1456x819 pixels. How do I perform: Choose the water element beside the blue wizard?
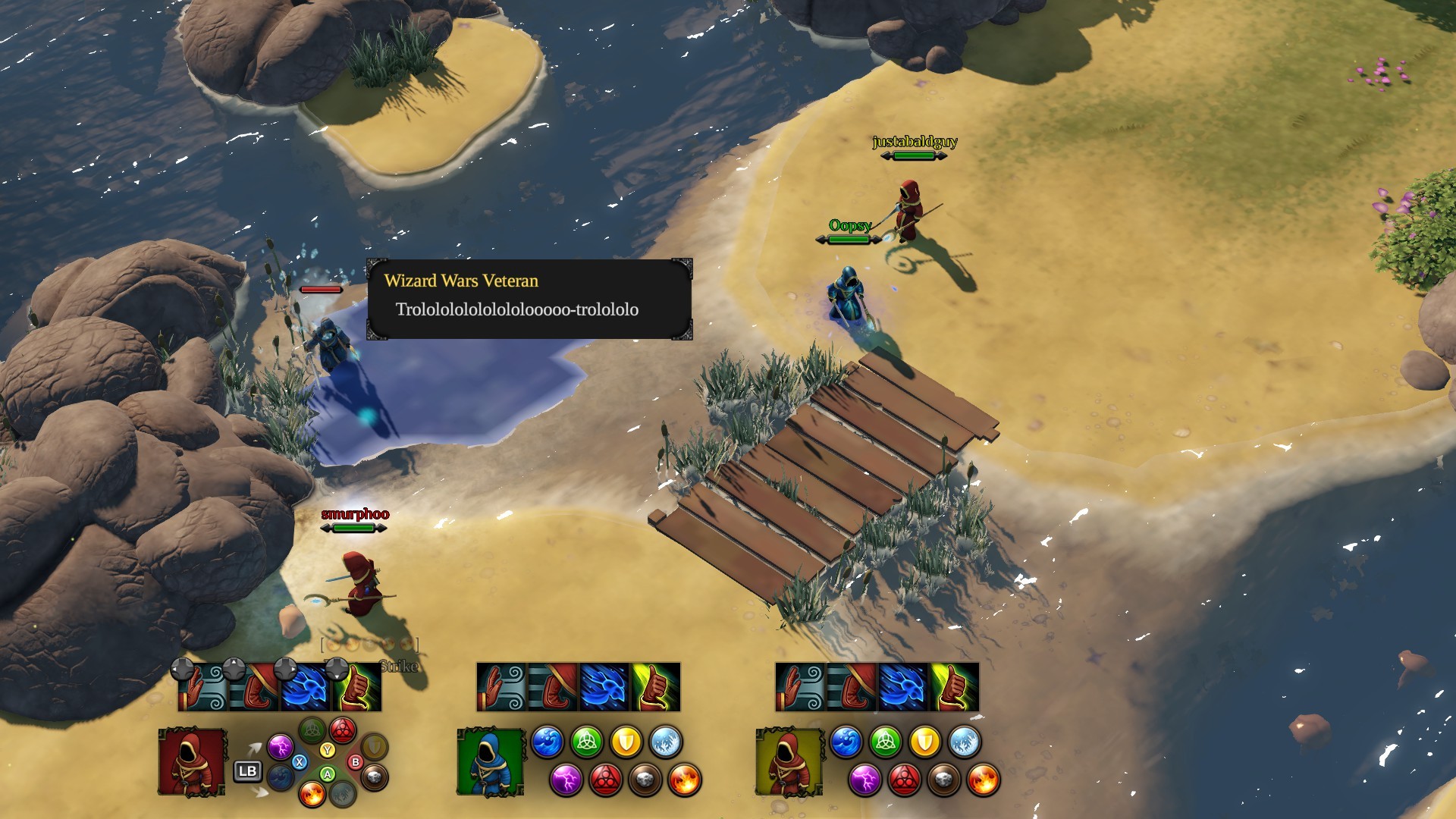pyautogui.click(x=547, y=742)
